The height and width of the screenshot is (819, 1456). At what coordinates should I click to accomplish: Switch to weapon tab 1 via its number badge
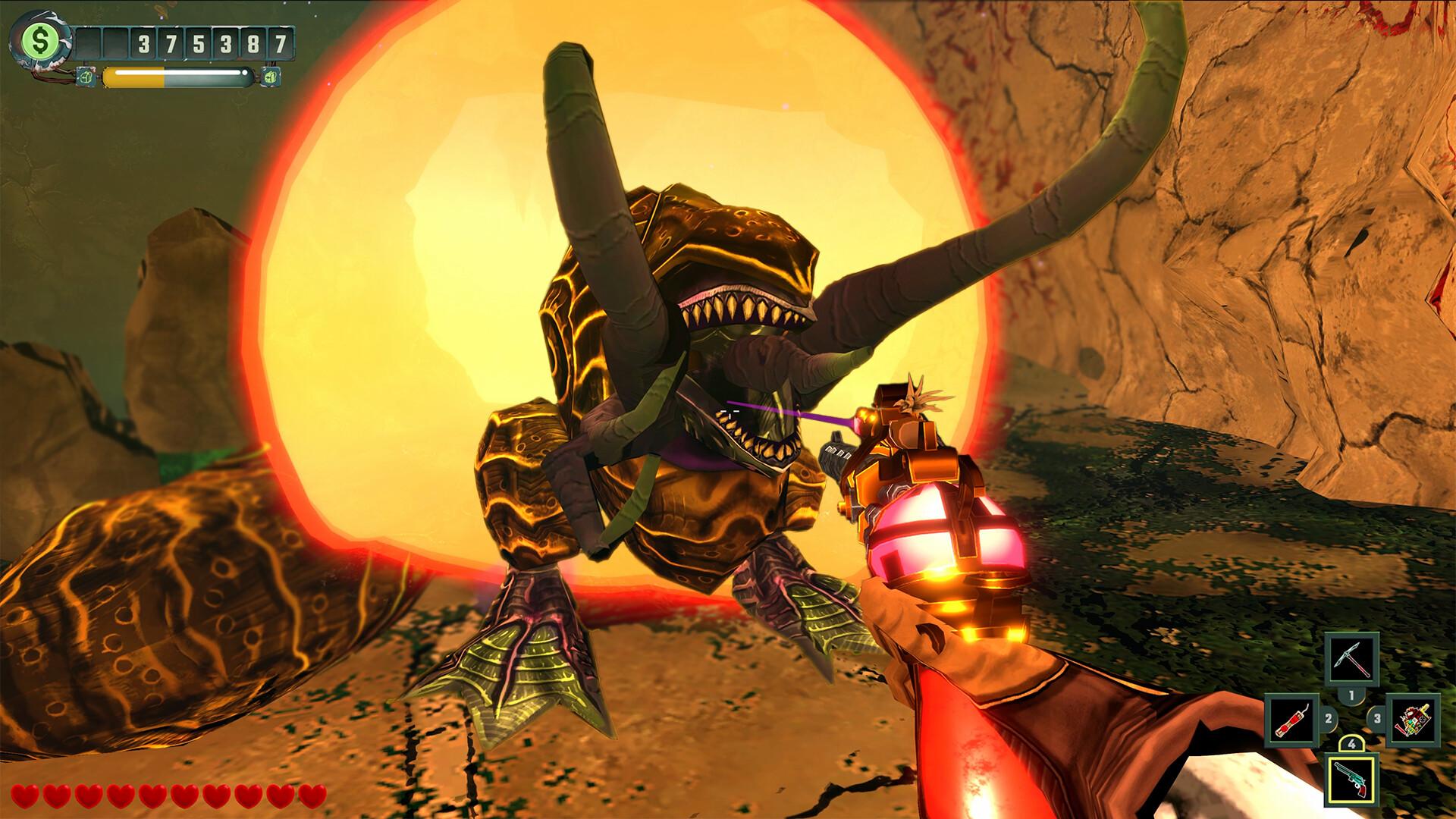(1351, 695)
